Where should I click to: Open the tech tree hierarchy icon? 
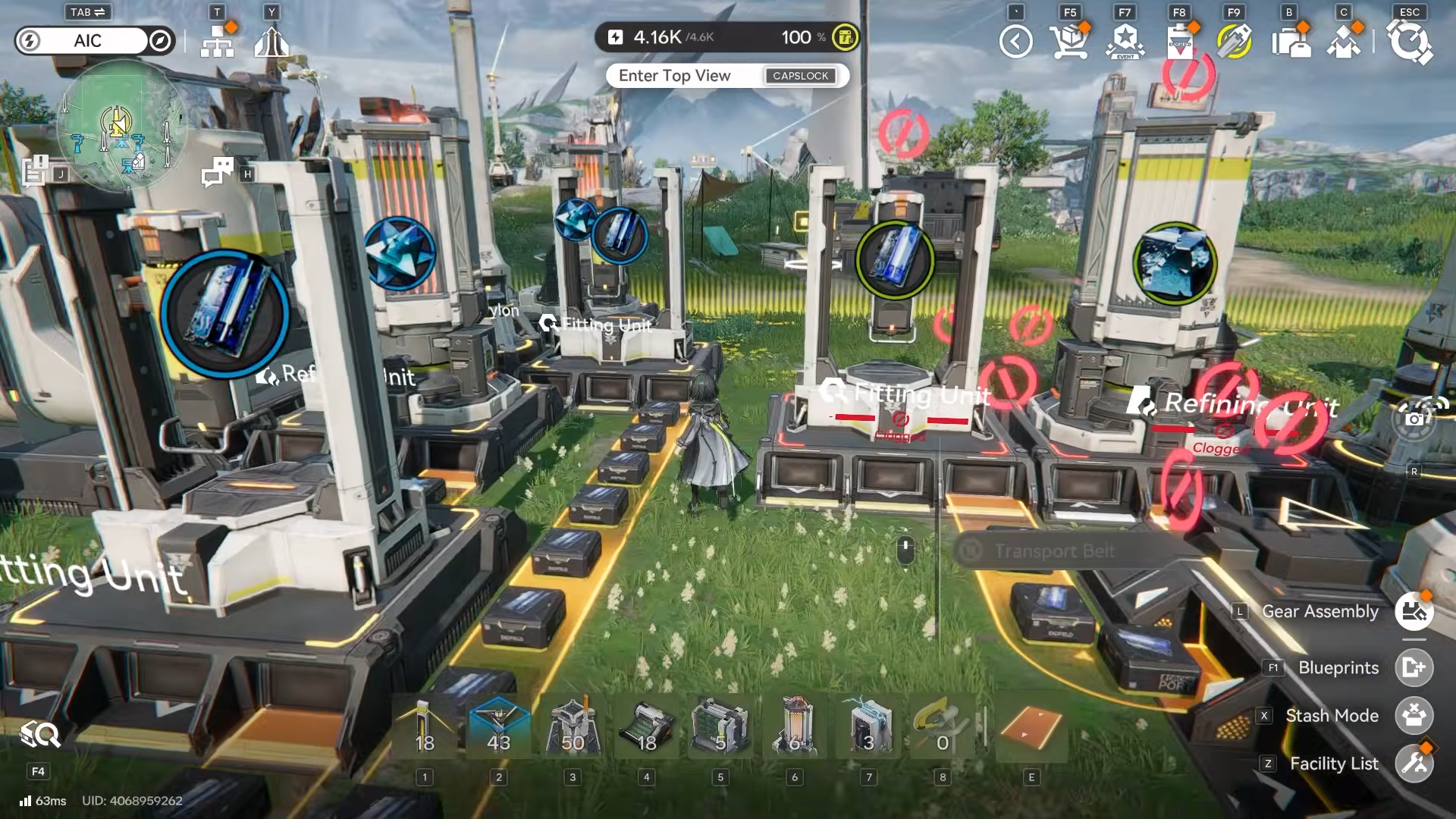tap(218, 42)
